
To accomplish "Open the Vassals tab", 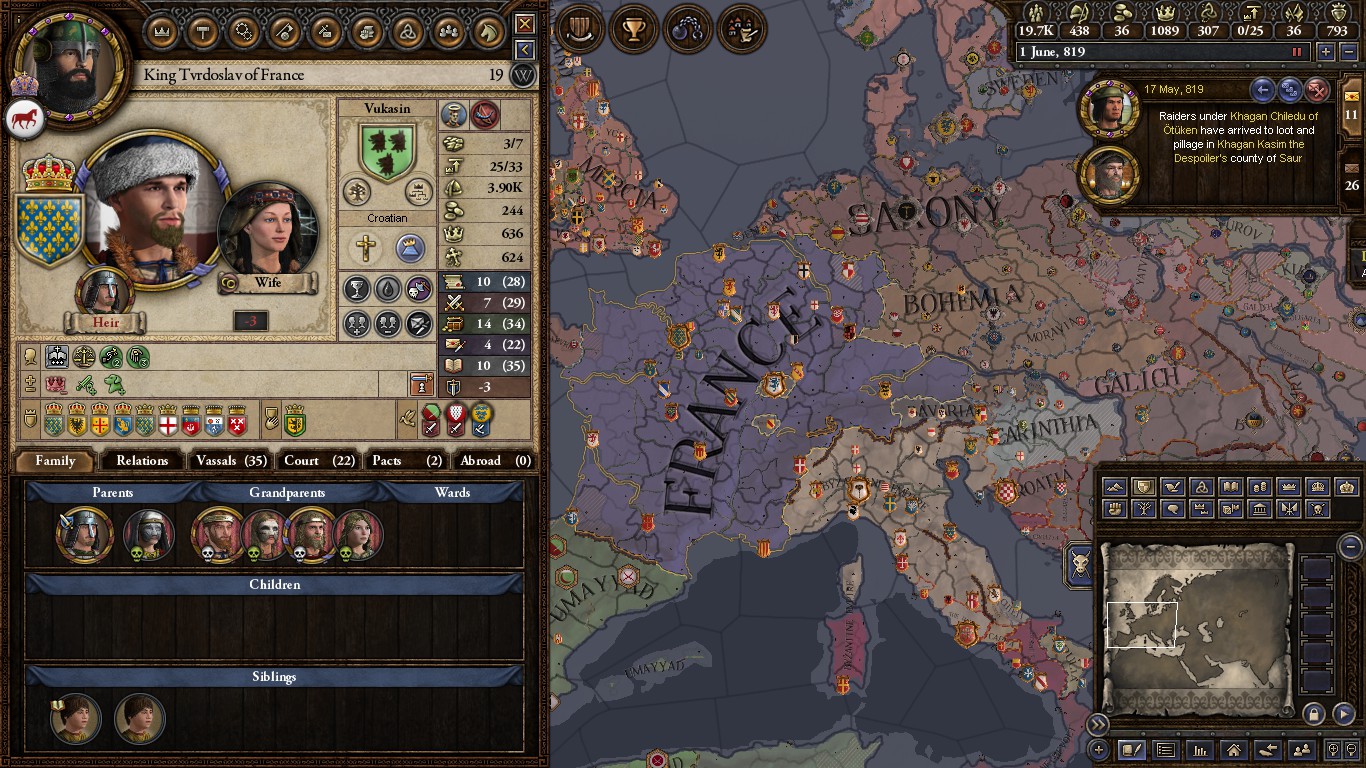I will coord(231,460).
